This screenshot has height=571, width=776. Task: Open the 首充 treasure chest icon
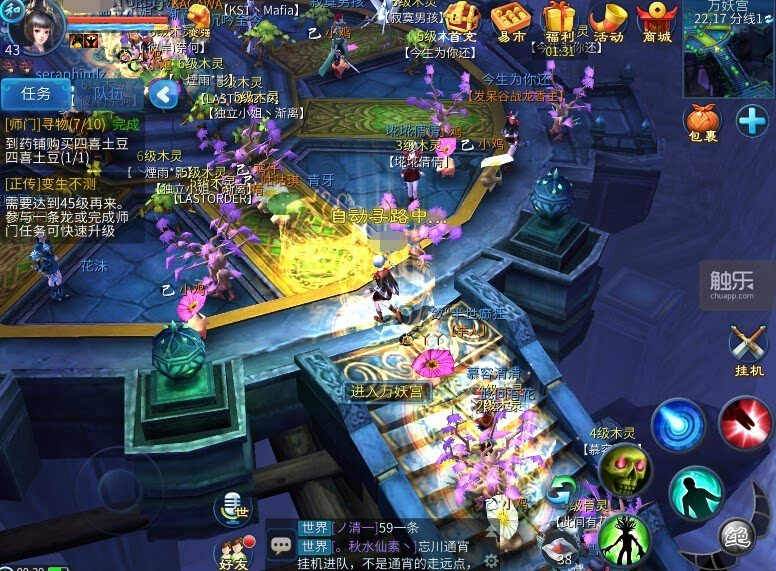(x=462, y=22)
